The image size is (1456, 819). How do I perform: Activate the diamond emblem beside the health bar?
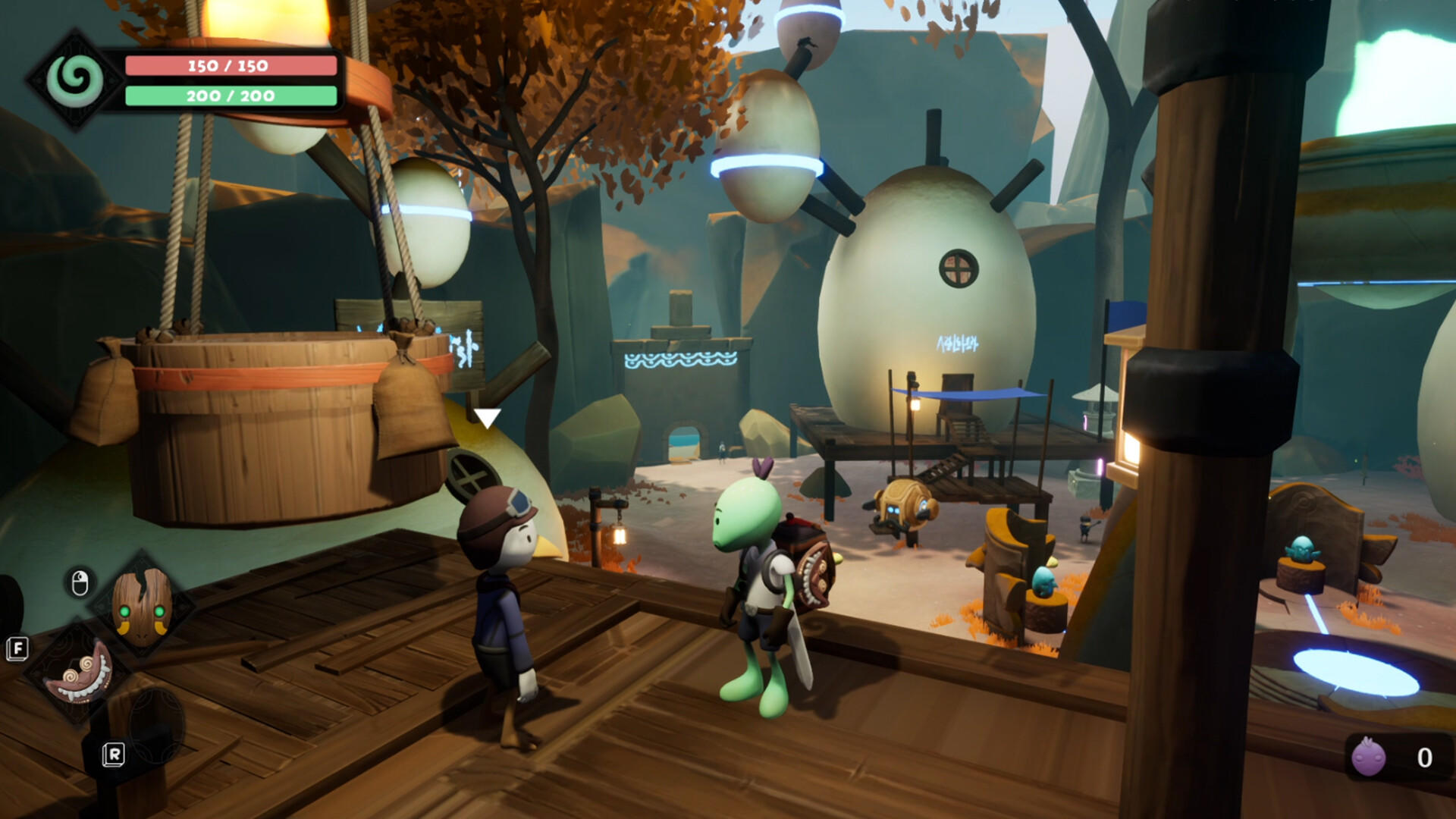click(76, 80)
